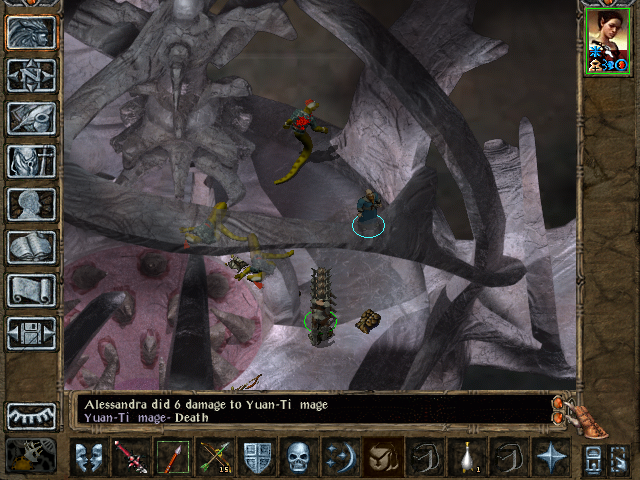Open the inventory screen

click(31, 161)
